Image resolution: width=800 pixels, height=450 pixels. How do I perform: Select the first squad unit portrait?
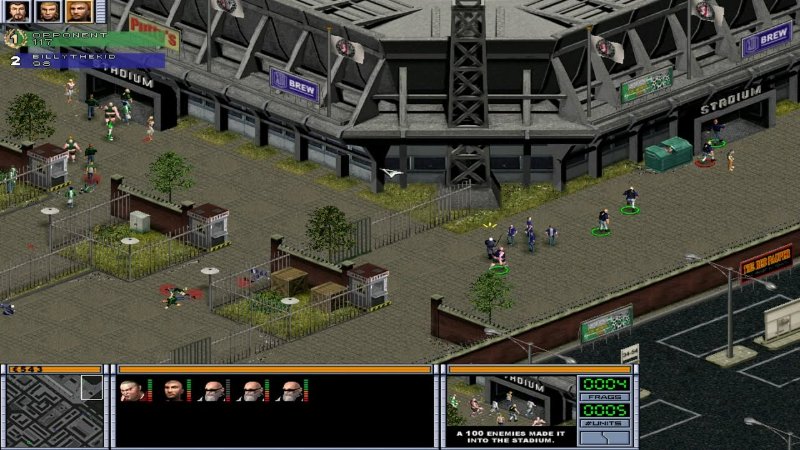pos(131,390)
